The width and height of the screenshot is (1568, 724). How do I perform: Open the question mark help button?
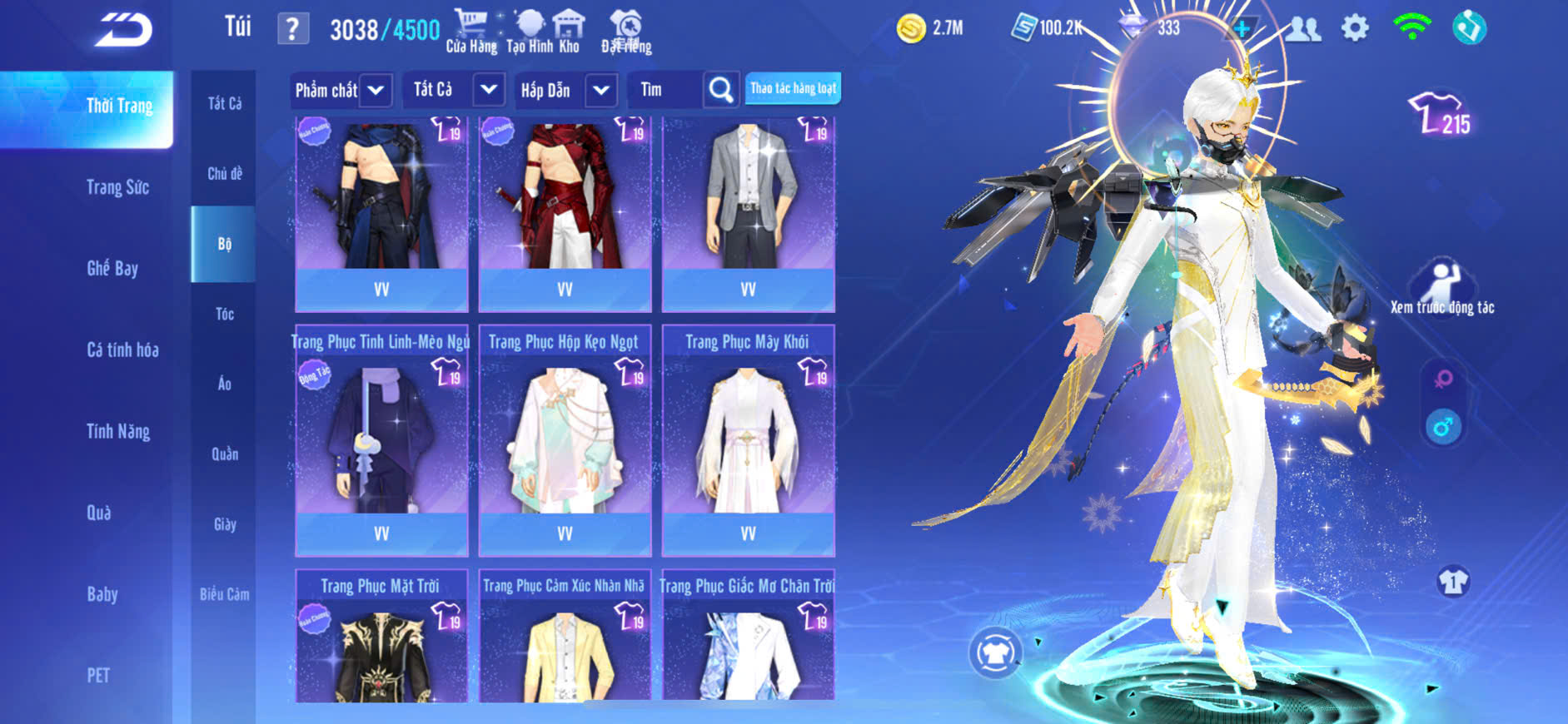tap(292, 29)
